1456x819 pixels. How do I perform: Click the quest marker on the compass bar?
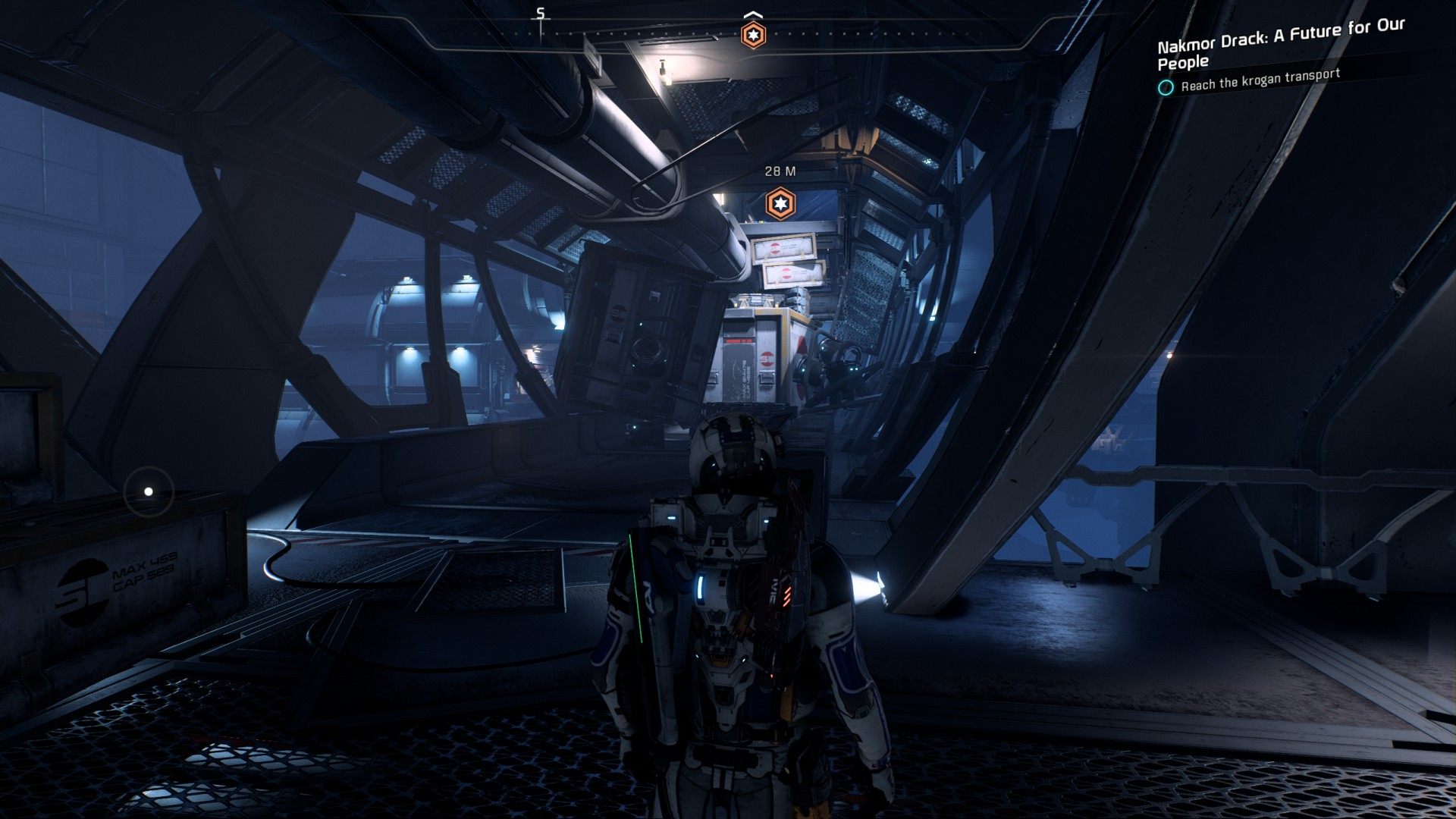[x=753, y=35]
